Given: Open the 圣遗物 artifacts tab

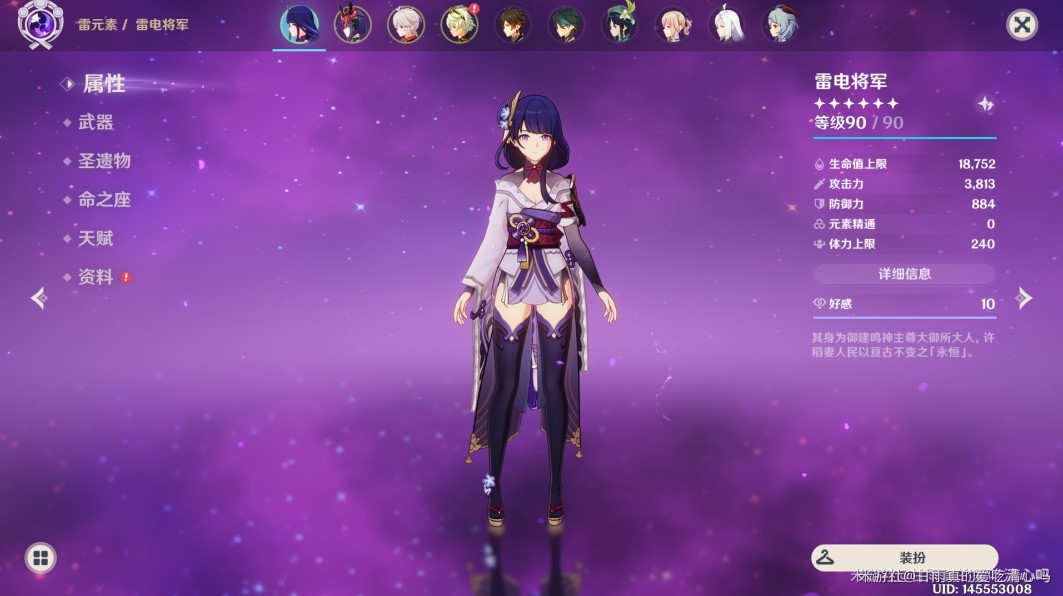Looking at the screenshot, I should (x=104, y=161).
